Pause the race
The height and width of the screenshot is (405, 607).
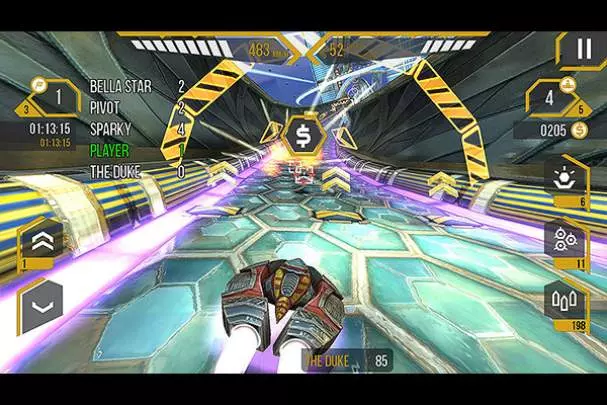(x=581, y=49)
